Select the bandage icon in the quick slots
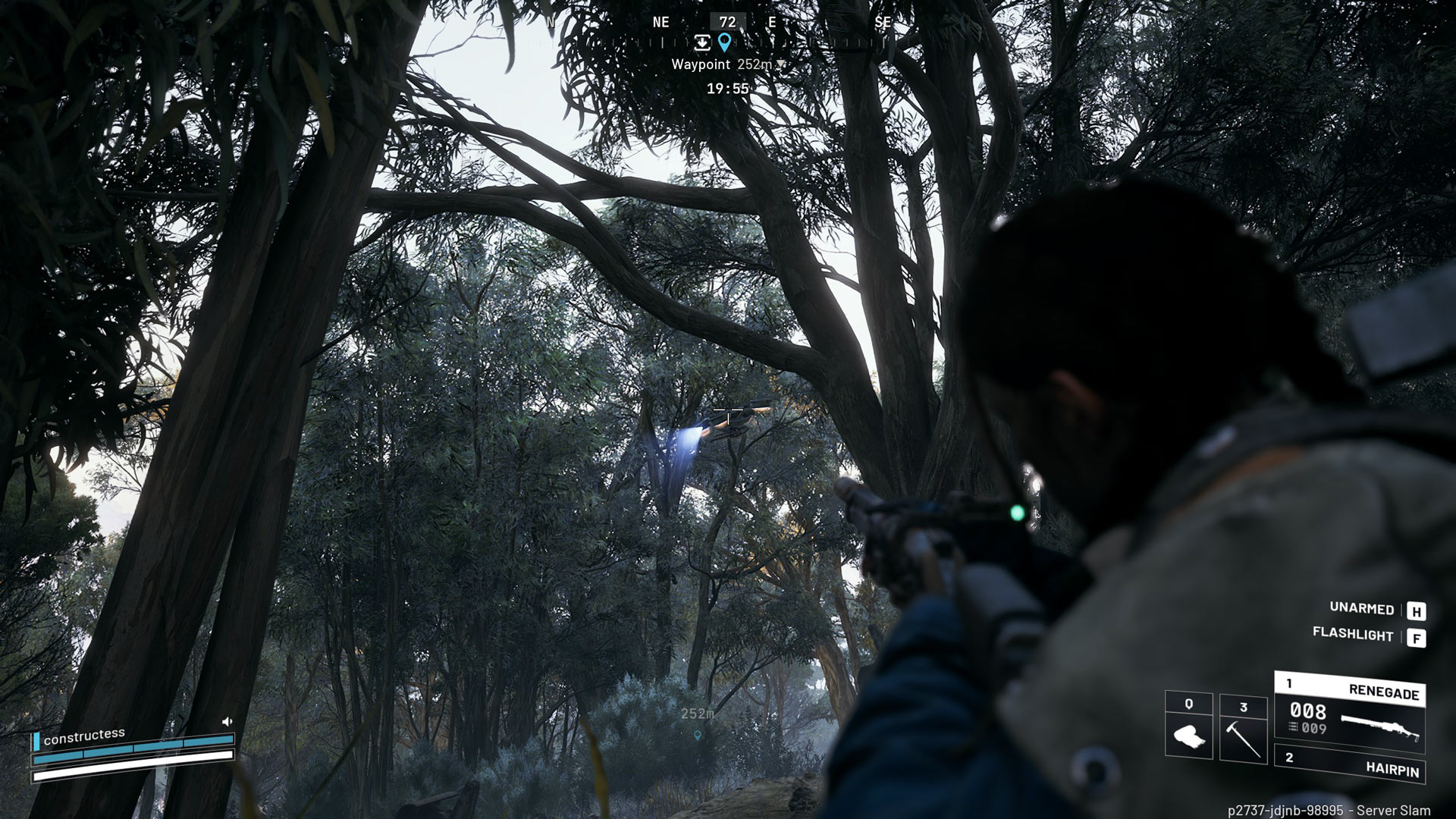 tap(1191, 735)
